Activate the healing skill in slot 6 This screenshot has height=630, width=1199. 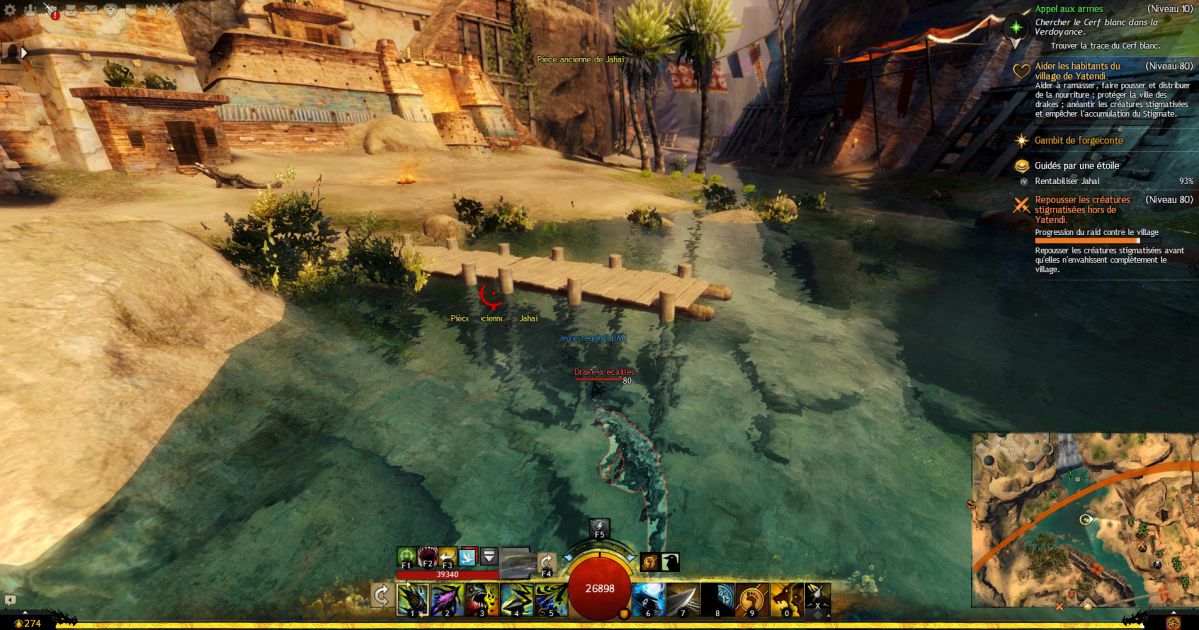648,598
